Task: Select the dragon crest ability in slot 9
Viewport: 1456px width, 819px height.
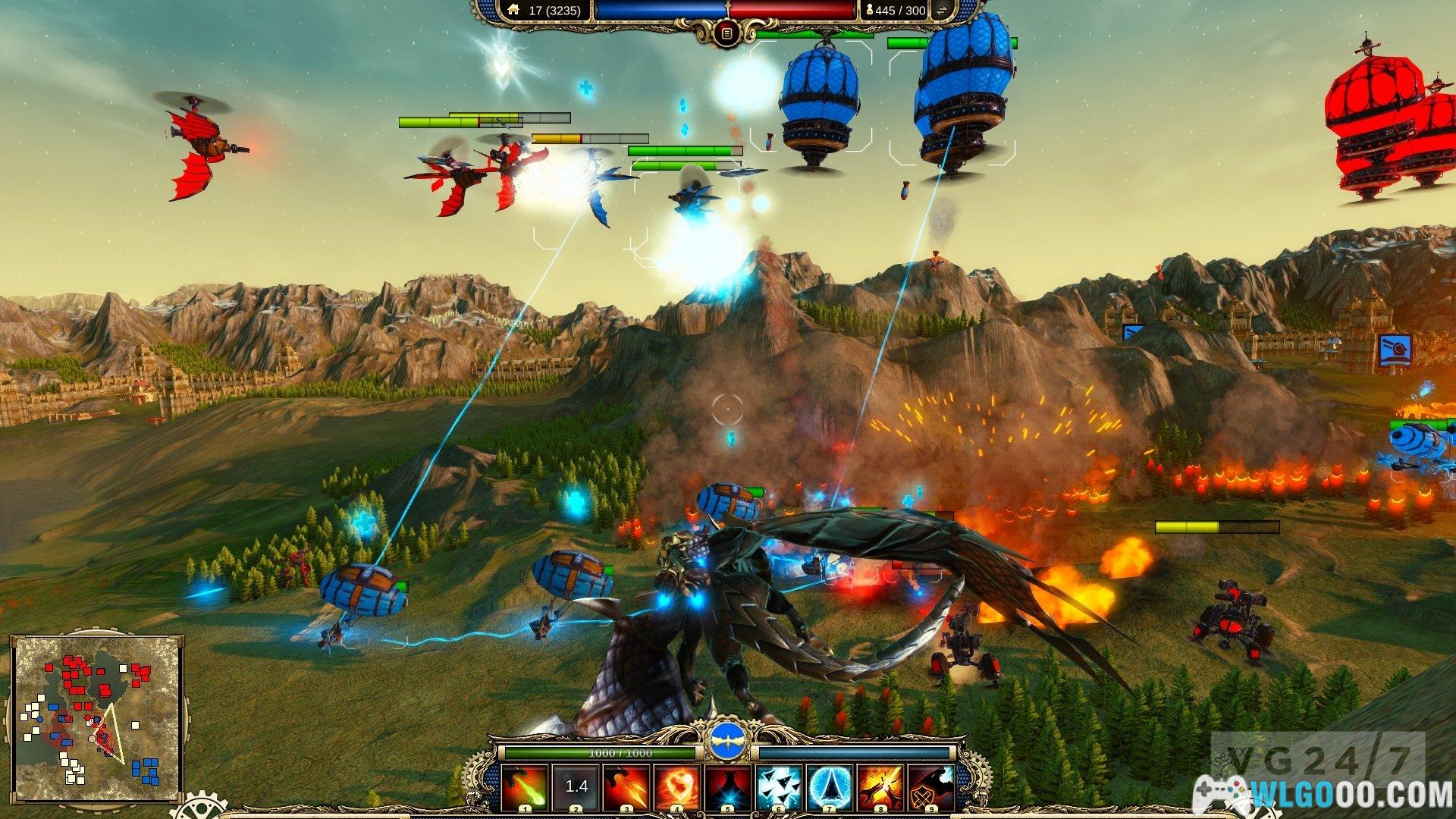Action: point(931,786)
